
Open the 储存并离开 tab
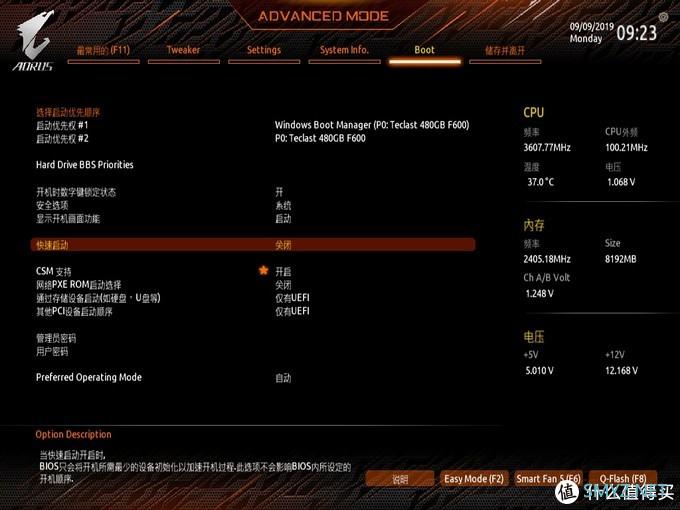pos(505,50)
